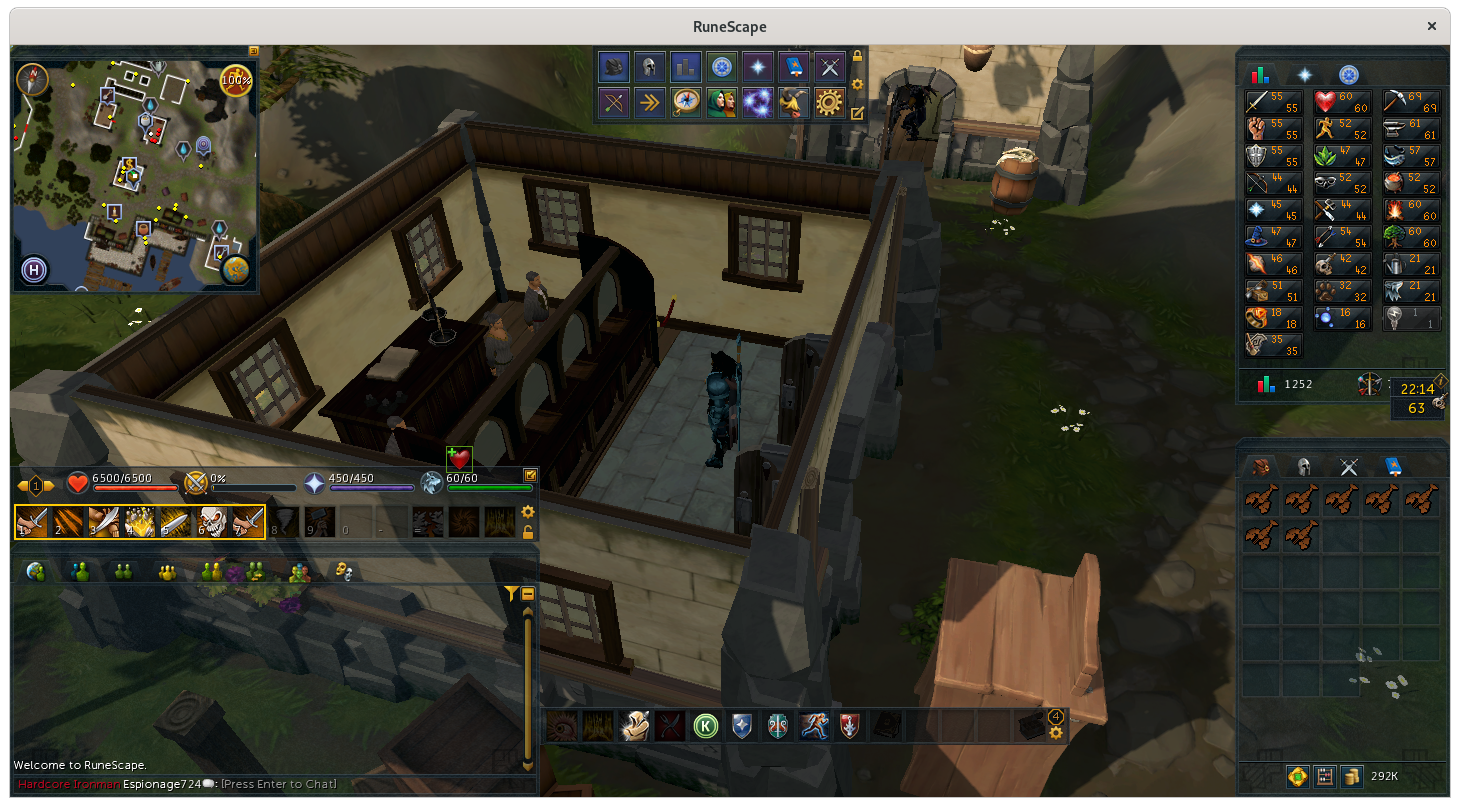
Task: Activate the skull ability in slot 6
Action: 210,522
